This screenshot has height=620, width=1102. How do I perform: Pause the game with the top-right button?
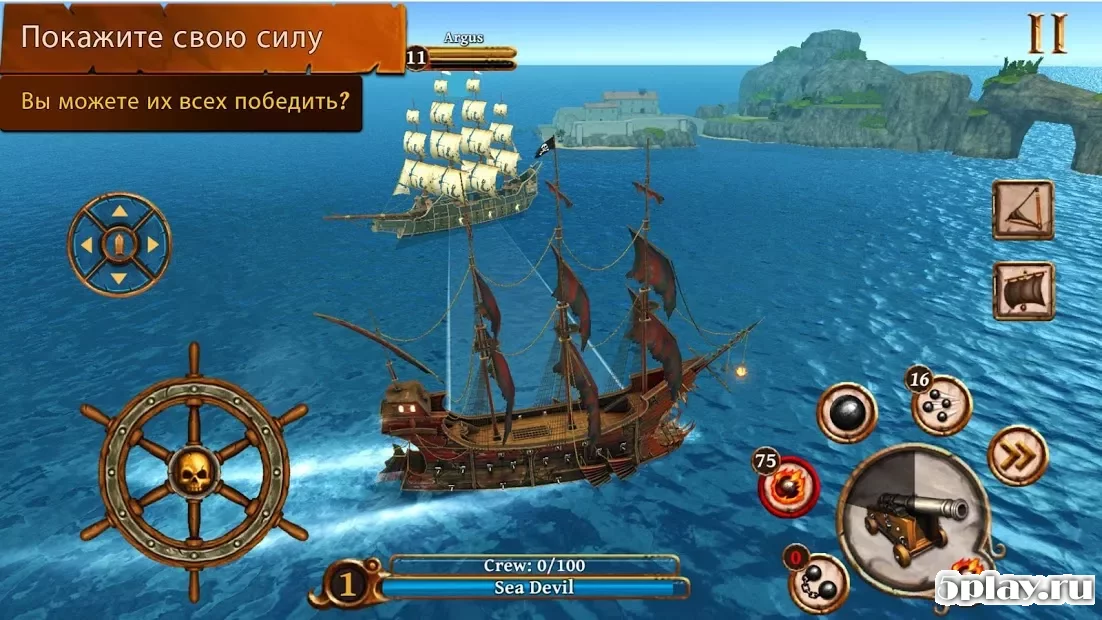pyautogui.click(x=1047, y=33)
